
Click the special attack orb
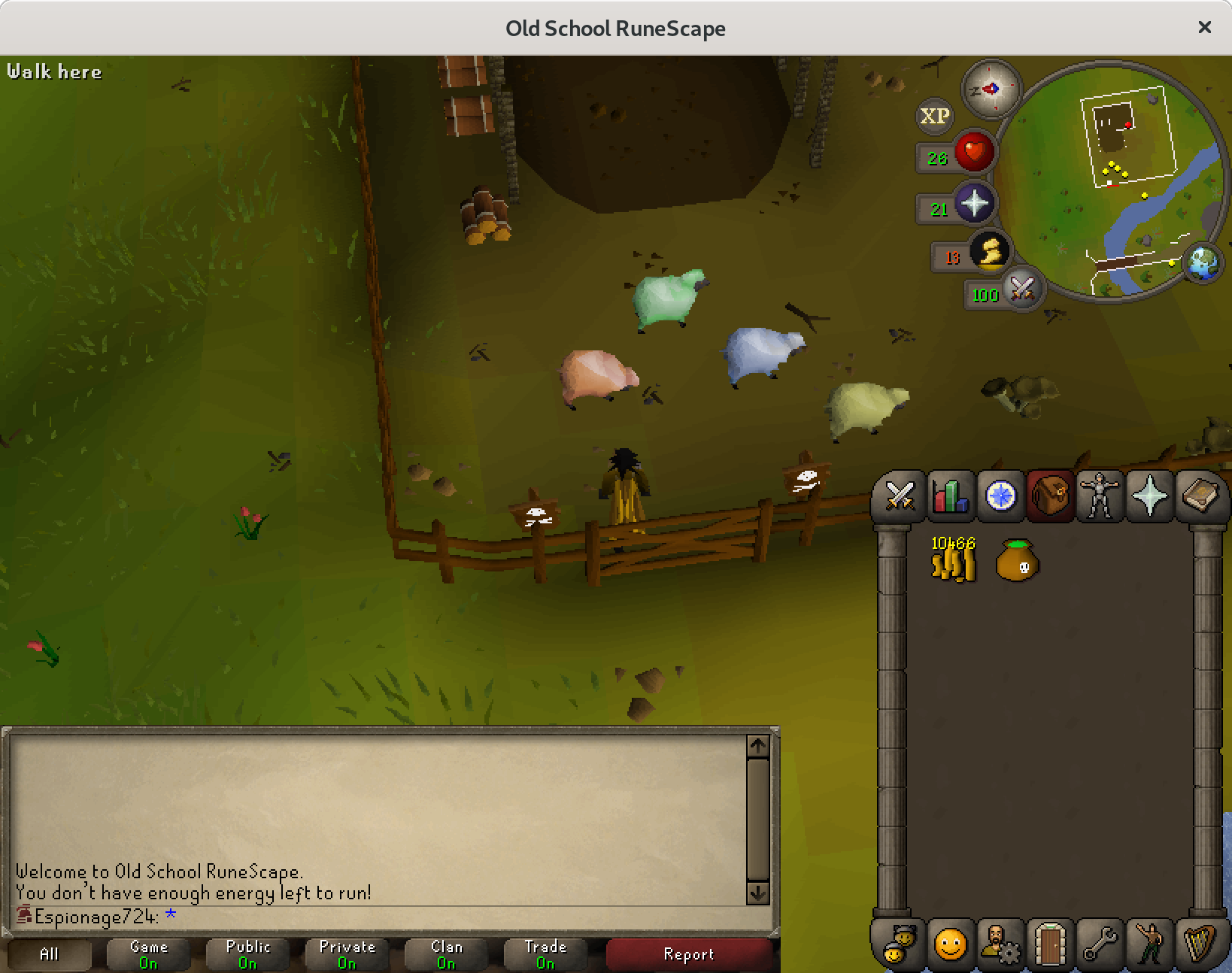(1021, 289)
